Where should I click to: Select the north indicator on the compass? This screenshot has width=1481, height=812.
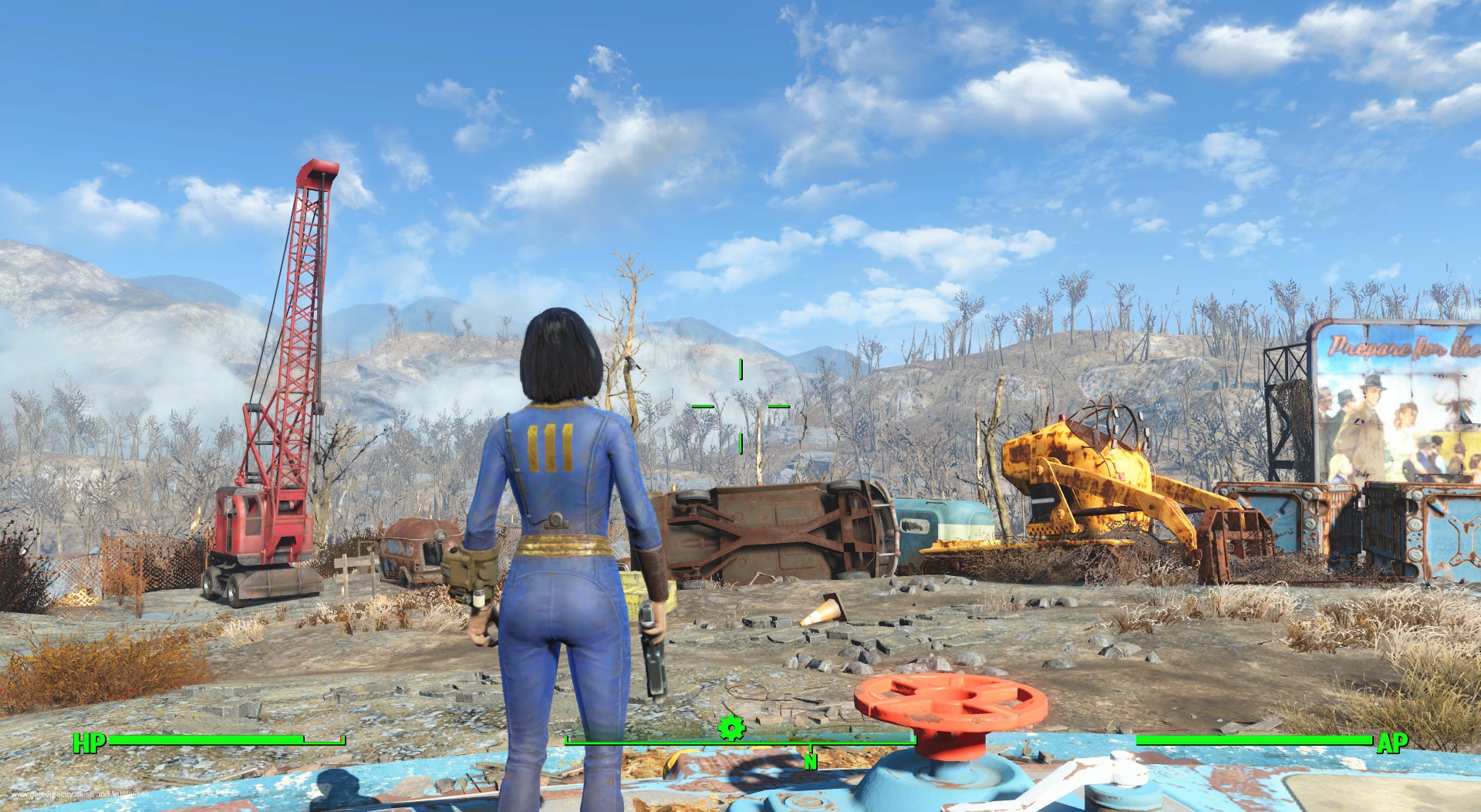click(810, 760)
